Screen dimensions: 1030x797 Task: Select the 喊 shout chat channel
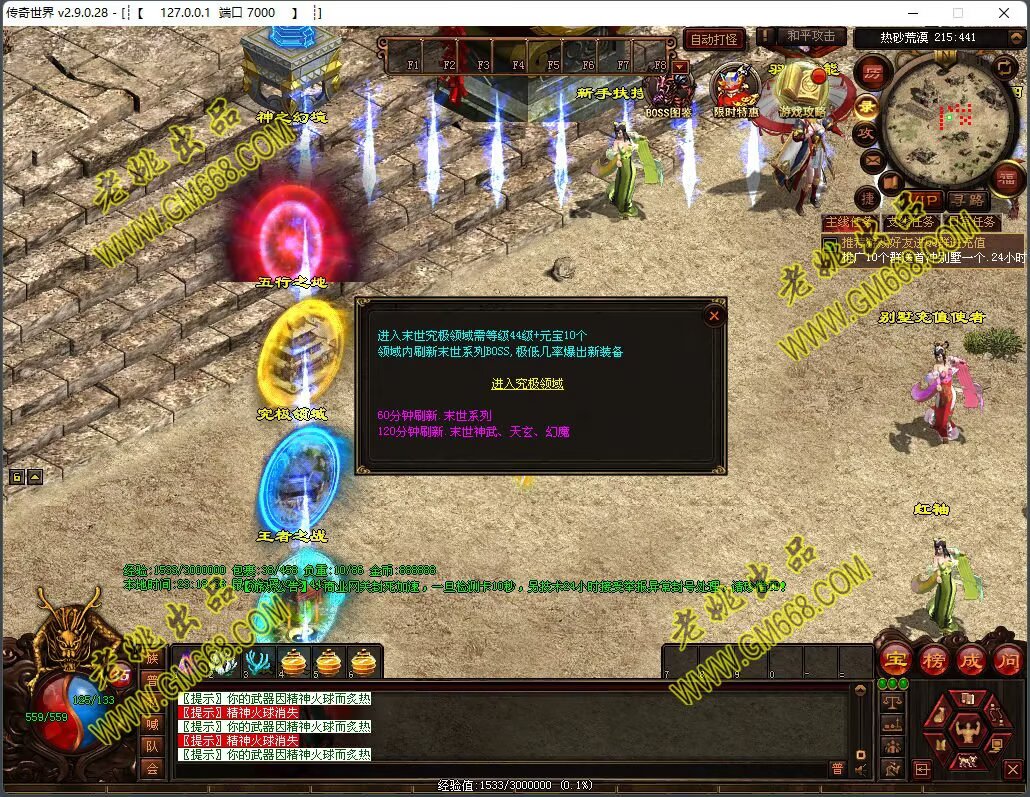(152, 724)
